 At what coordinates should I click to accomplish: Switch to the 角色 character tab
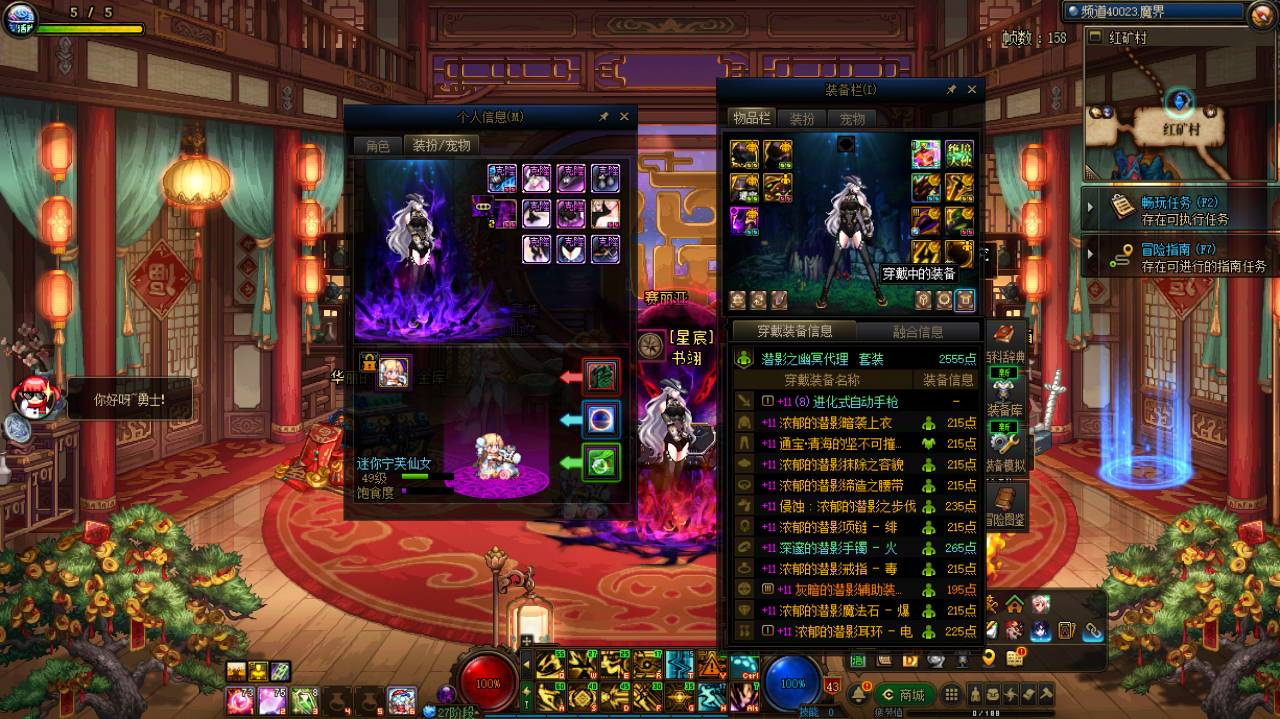click(x=377, y=146)
